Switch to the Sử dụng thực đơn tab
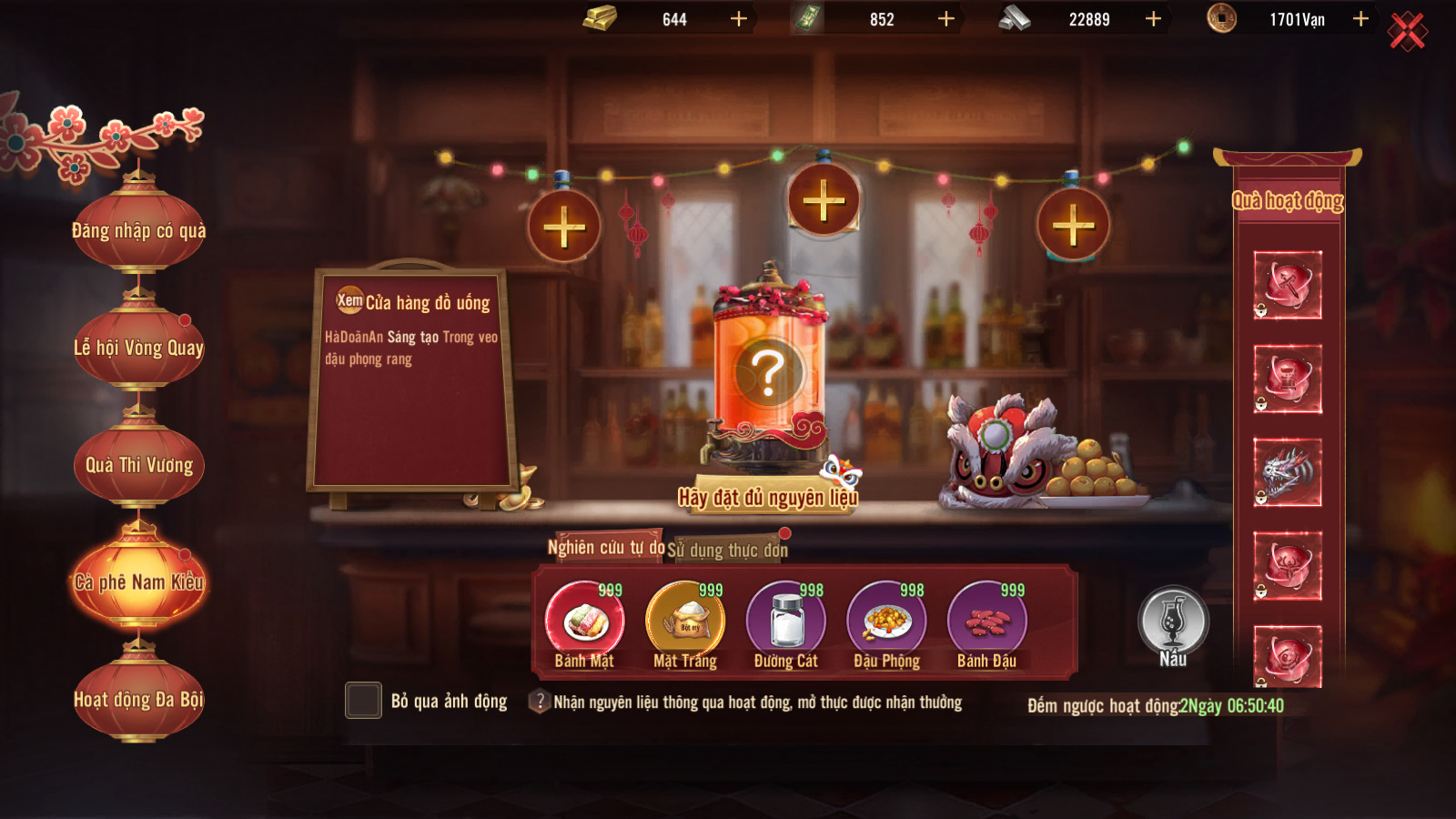 tap(728, 550)
